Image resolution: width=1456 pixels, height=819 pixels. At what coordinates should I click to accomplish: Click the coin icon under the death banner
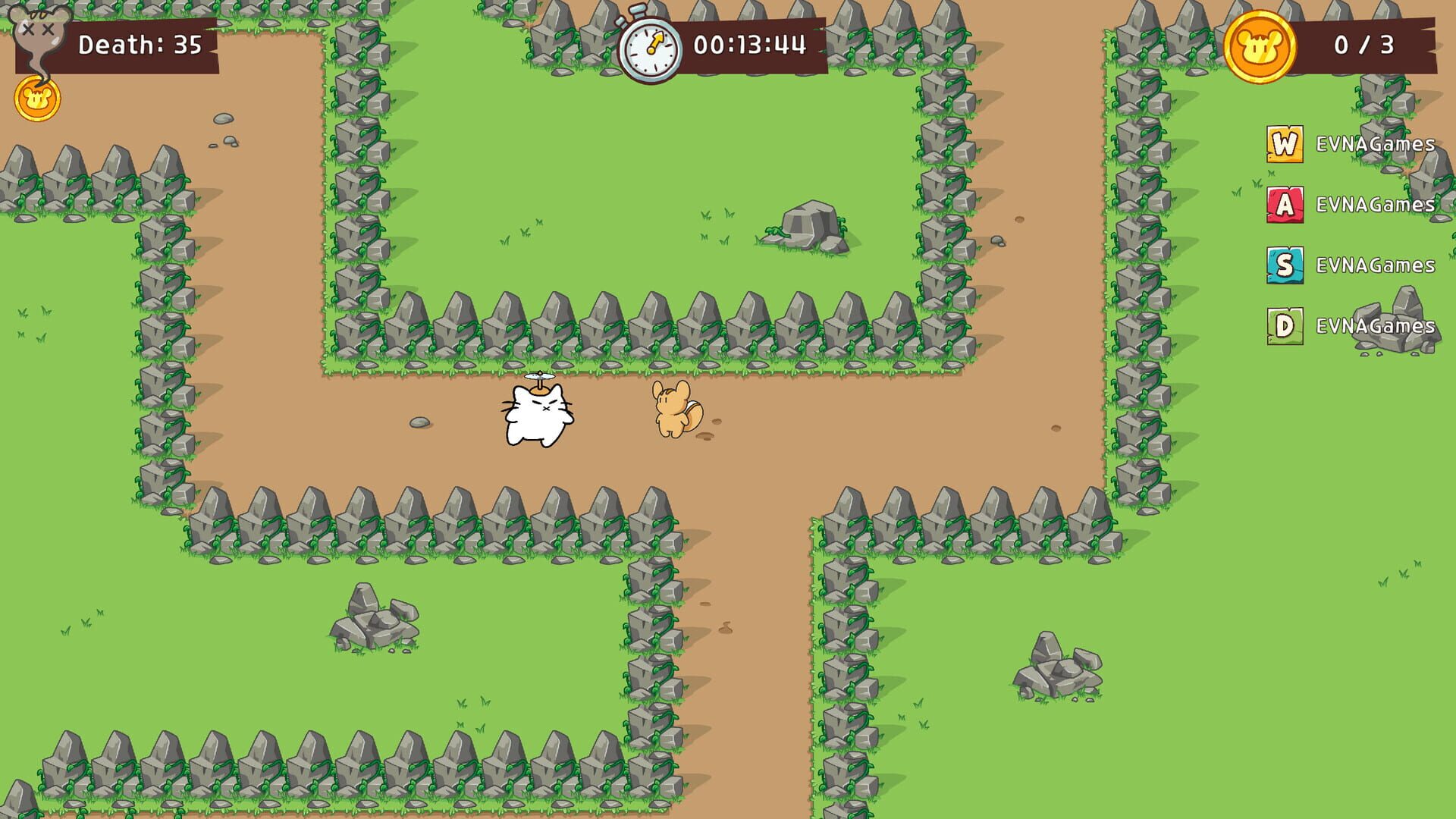pos(36,97)
